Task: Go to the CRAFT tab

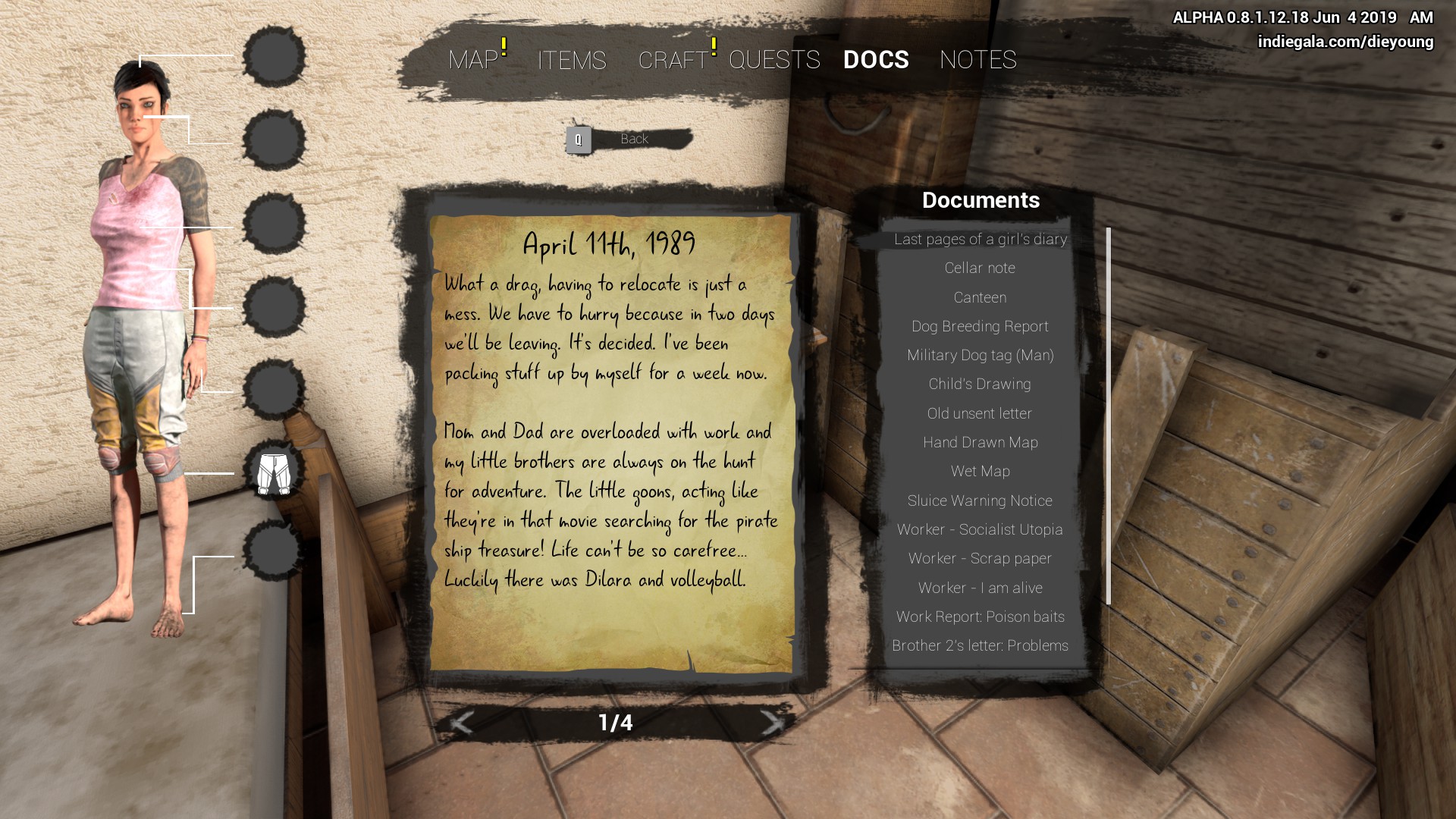Action: (x=673, y=60)
